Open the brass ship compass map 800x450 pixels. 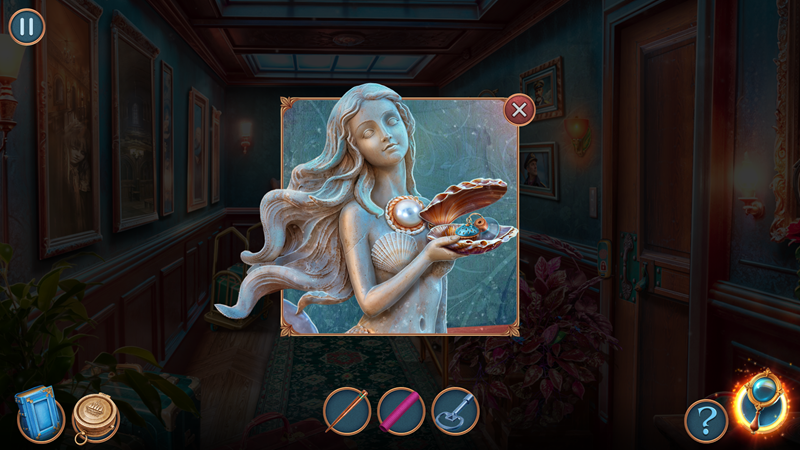[x=96, y=417]
